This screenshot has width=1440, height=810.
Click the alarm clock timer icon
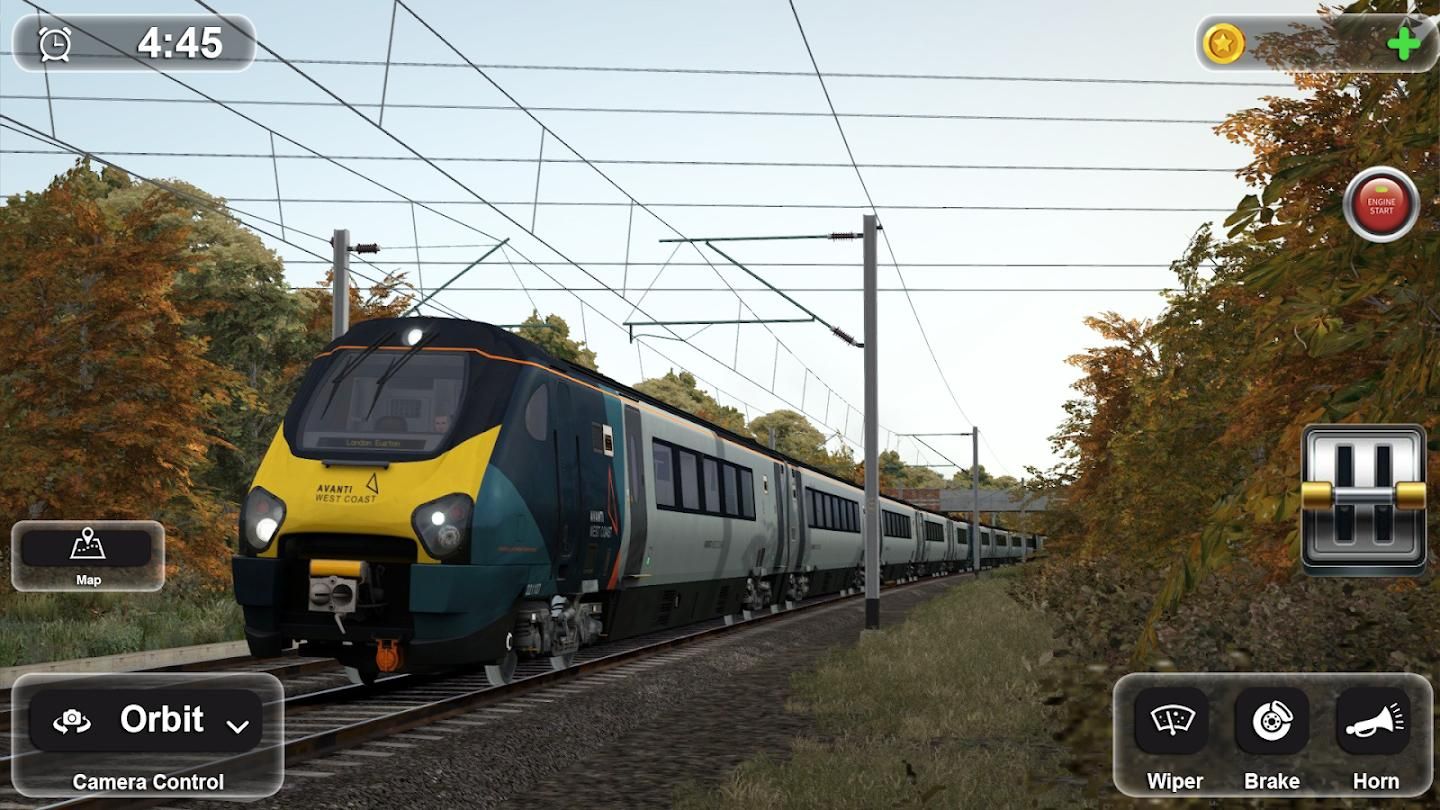pyautogui.click(x=53, y=42)
